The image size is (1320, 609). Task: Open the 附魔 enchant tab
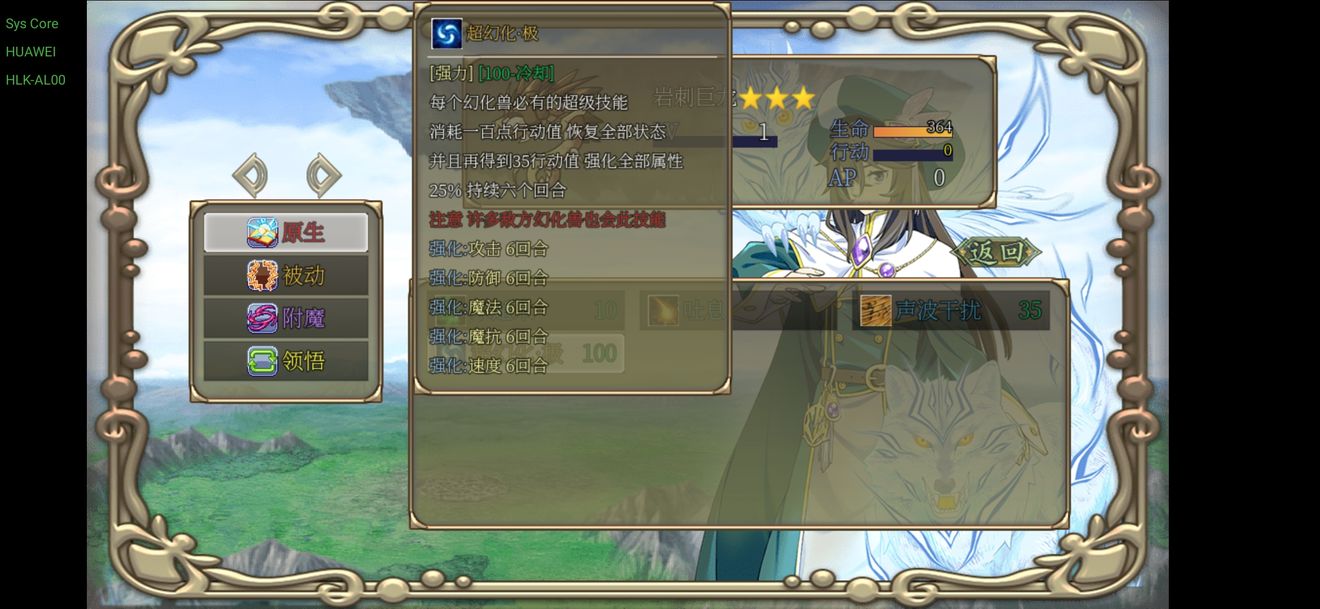[x=286, y=318]
